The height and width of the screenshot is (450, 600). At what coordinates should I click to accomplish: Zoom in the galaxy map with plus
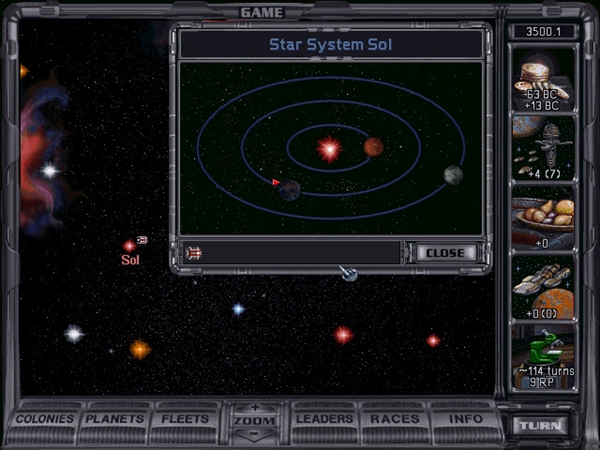255,408
